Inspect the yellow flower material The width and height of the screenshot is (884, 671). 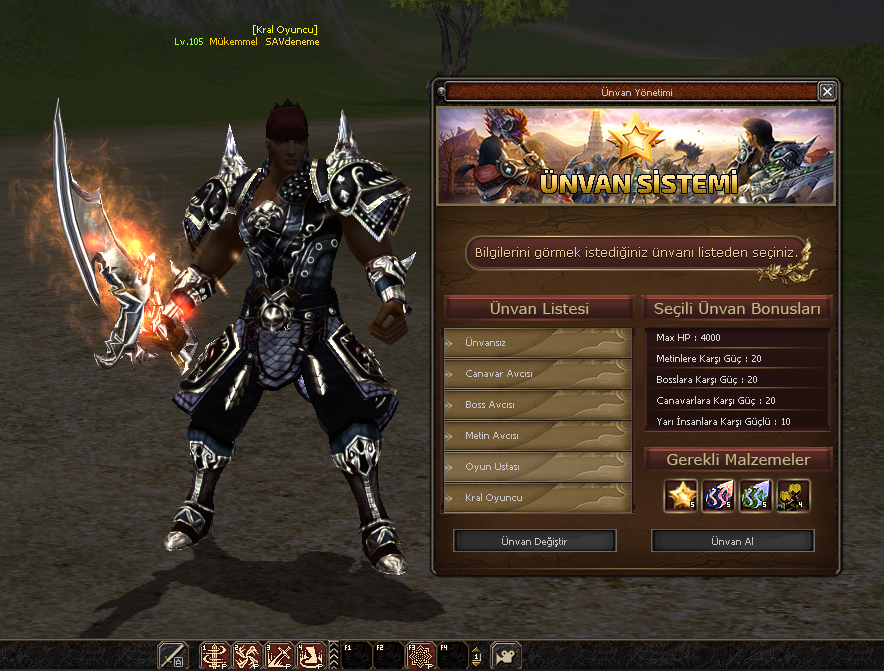click(x=792, y=495)
